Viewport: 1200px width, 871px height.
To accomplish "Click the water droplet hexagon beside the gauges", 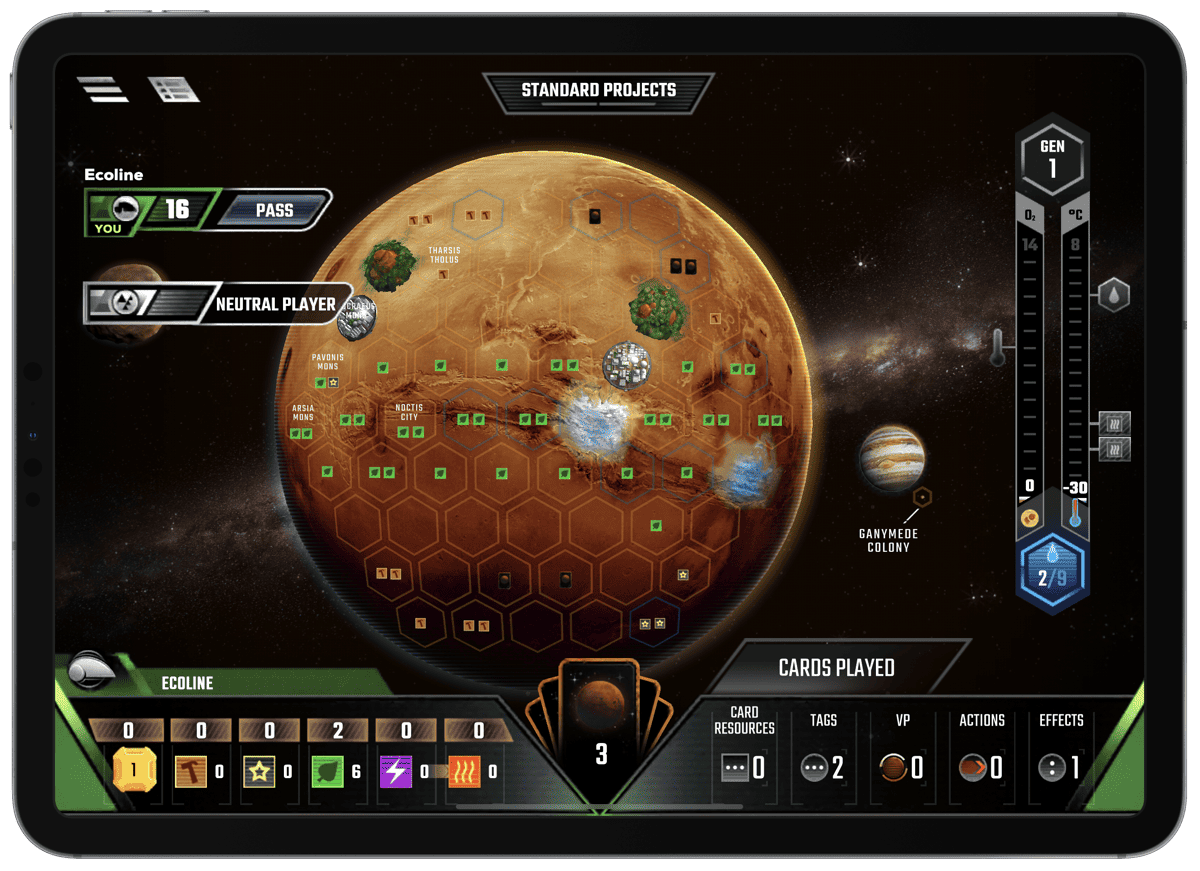I will (x=1114, y=295).
